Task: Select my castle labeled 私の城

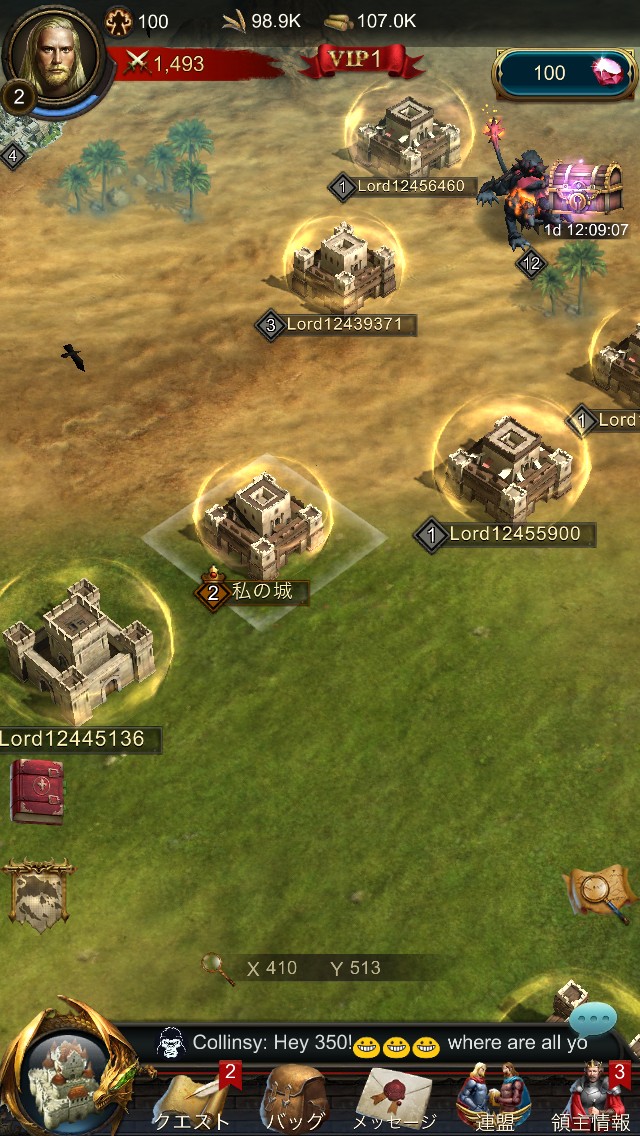Action: coord(263,525)
